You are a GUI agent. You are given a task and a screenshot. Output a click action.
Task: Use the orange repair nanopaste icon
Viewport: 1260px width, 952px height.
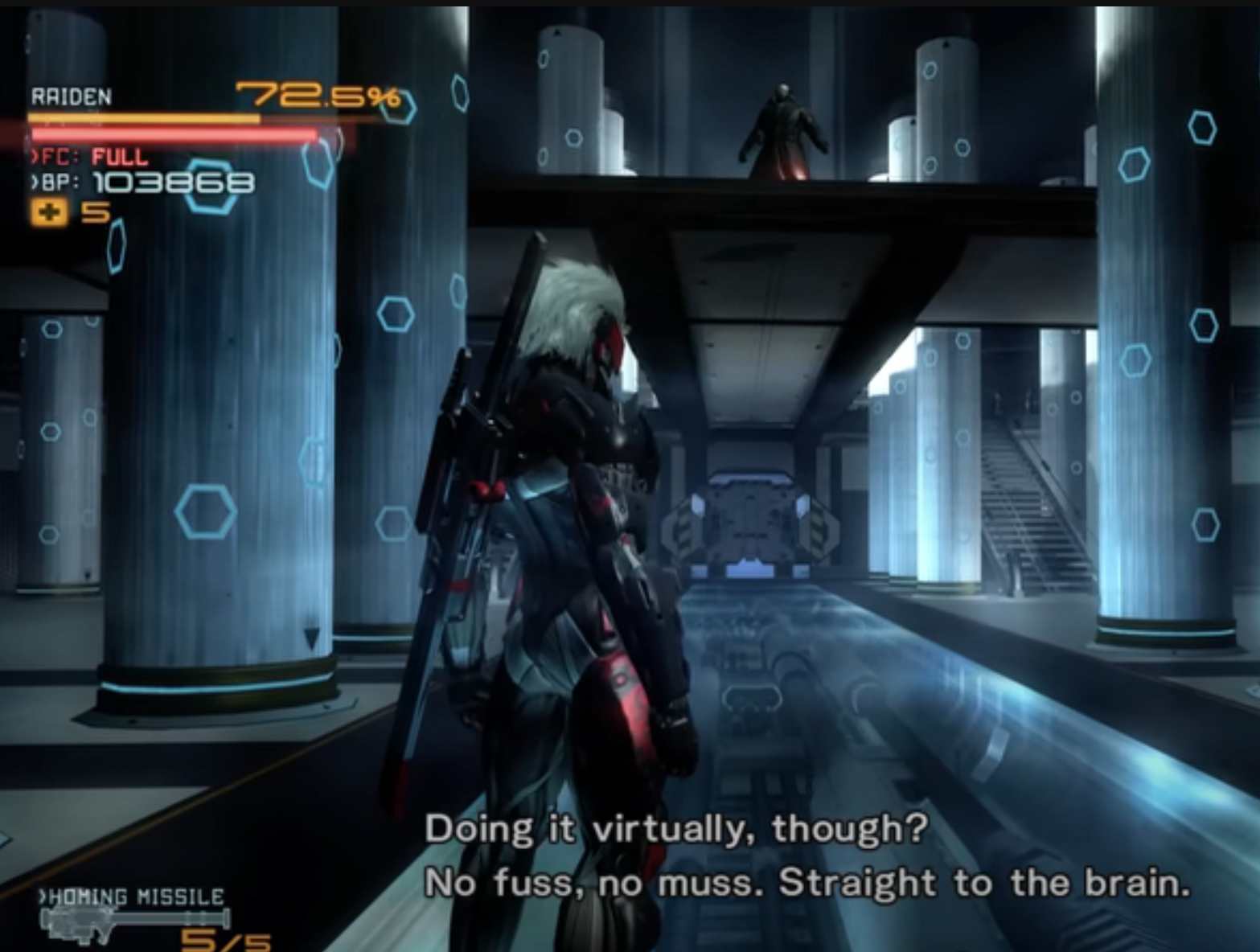click(49, 213)
